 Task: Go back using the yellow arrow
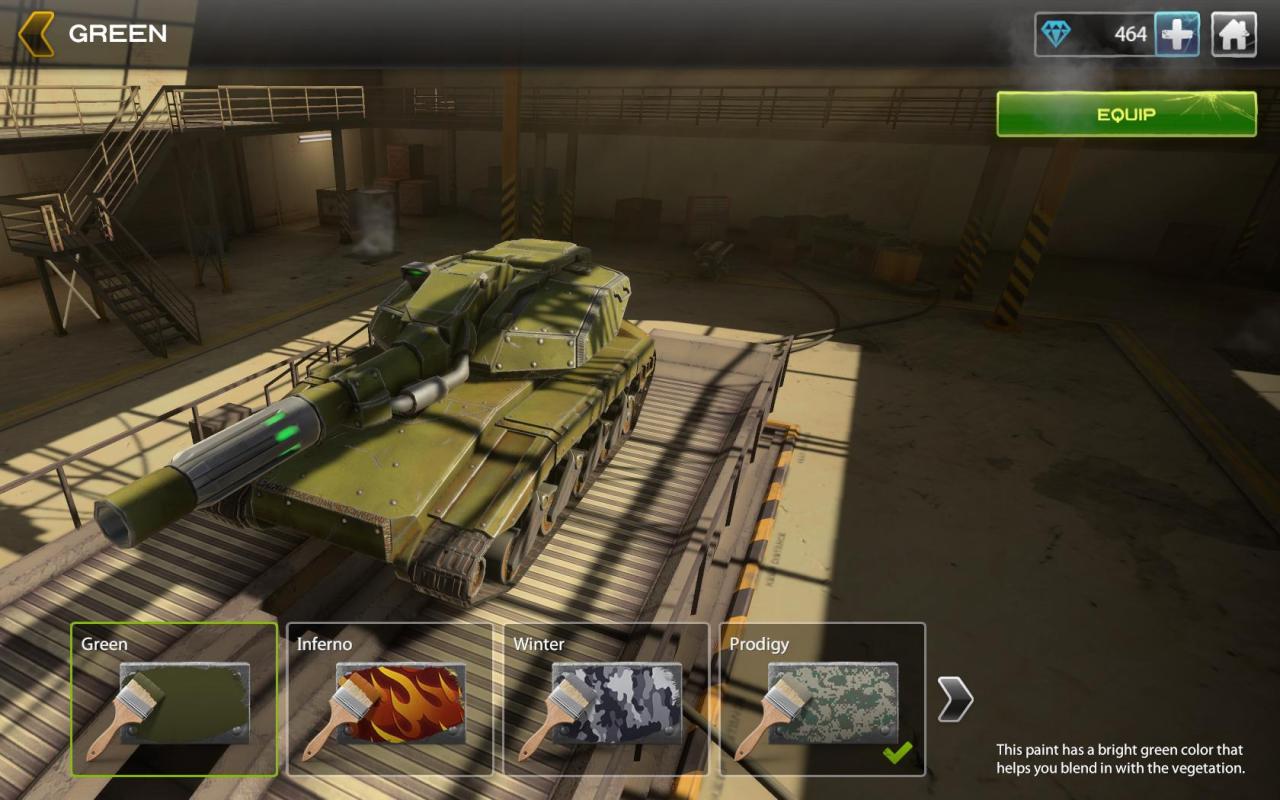[x=36, y=34]
